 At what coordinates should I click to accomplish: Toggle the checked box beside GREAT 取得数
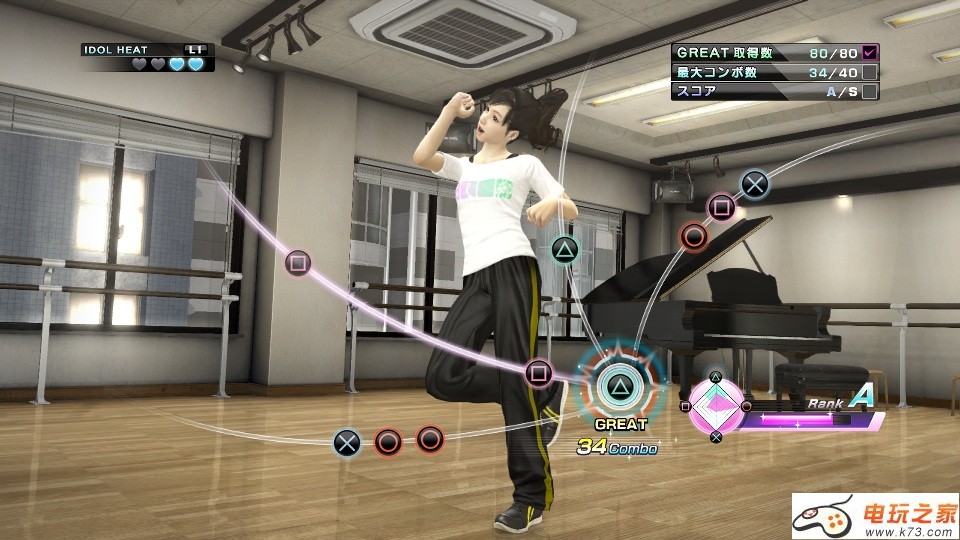(x=870, y=52)
